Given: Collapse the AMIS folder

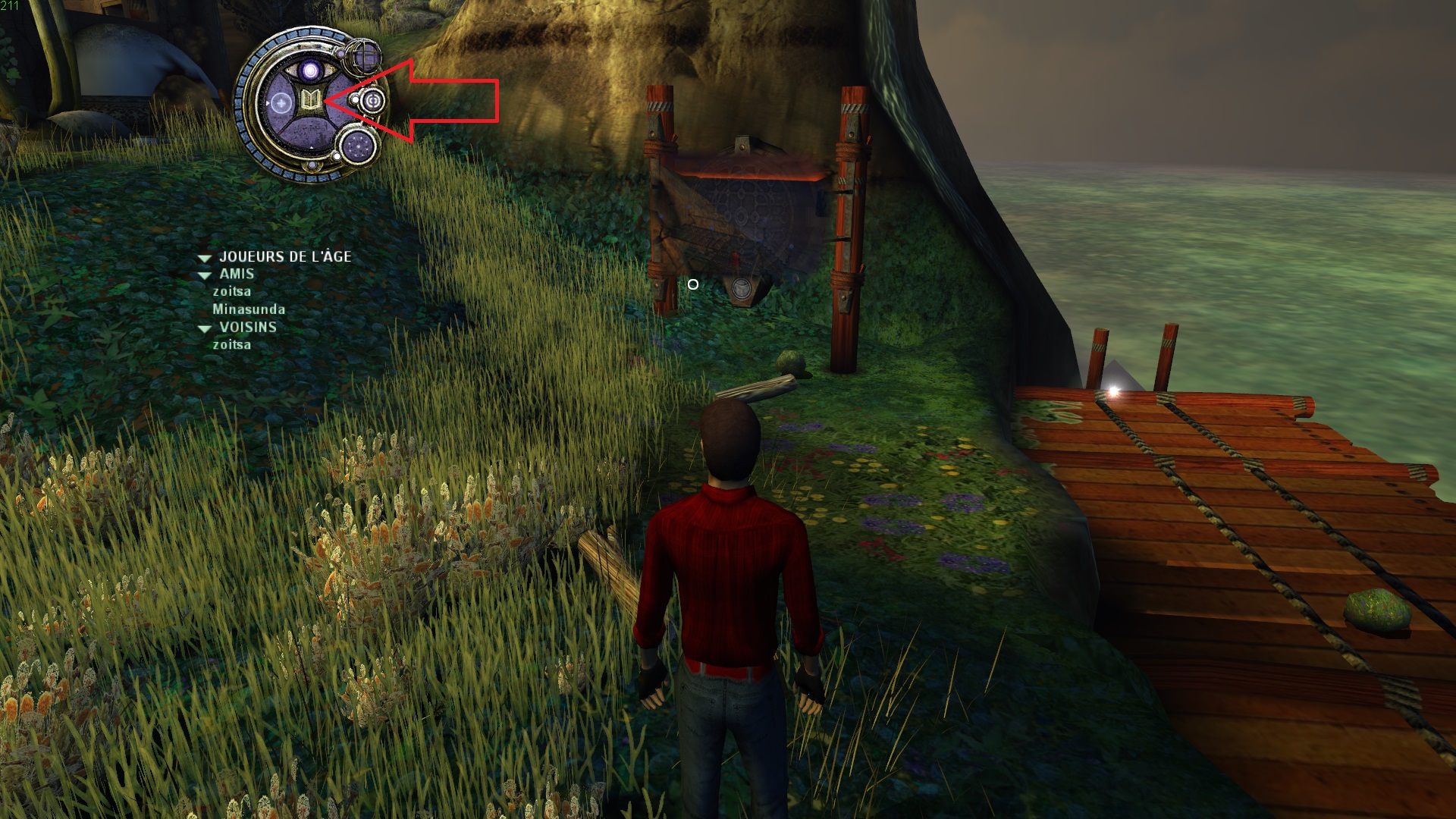Looking at the screenshot, I should coord(204,275).
